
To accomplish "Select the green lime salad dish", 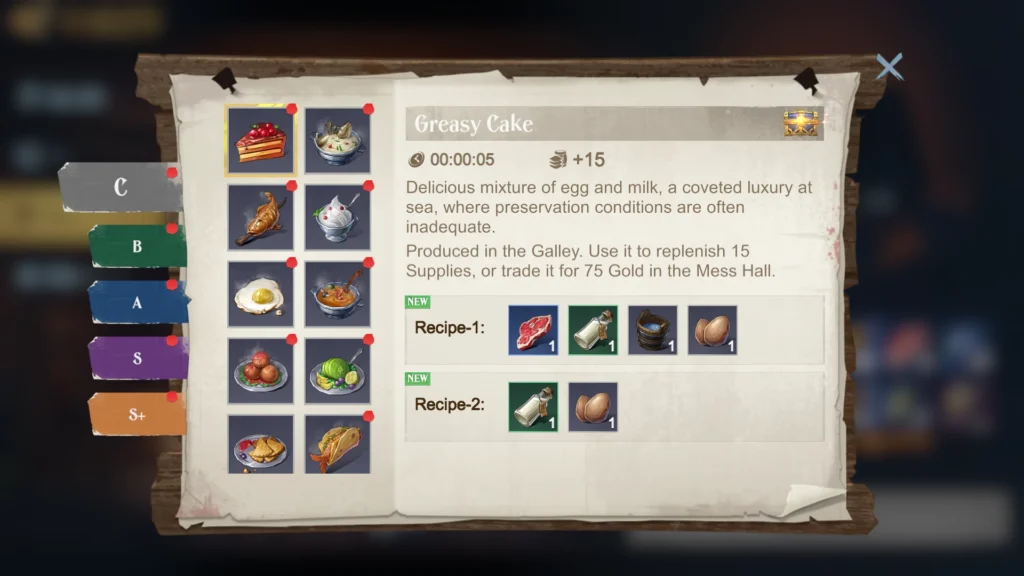I will pos(338,371).
